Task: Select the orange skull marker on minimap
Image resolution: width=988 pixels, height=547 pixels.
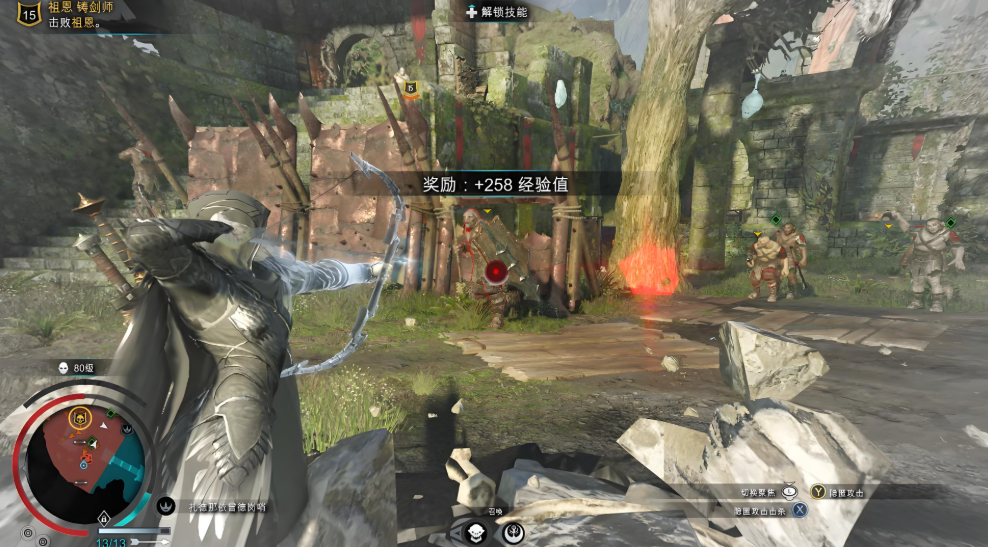Action: (x=80, y=416)
